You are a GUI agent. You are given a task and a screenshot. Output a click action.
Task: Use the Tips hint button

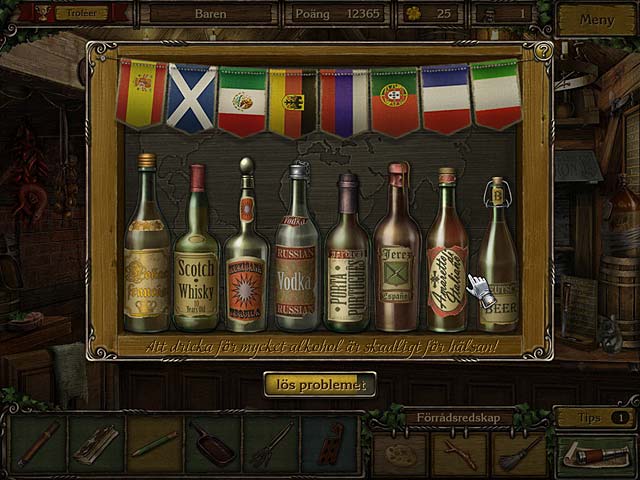[595, 417]
